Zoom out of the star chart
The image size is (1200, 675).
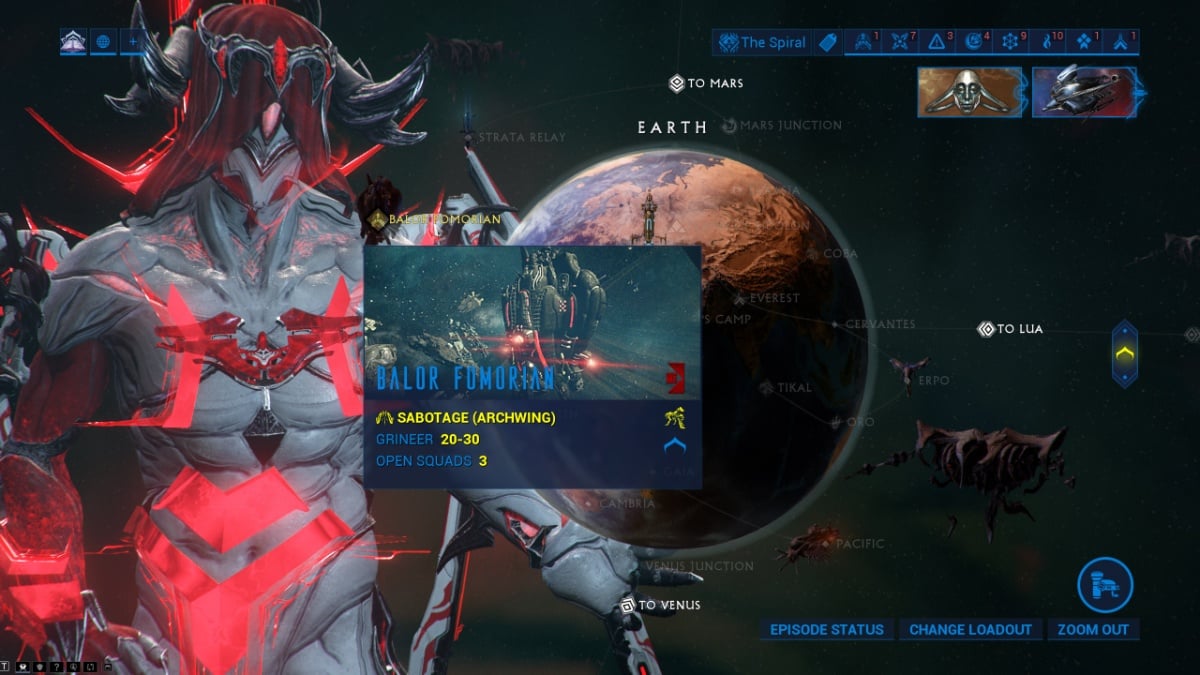[x=1093, y=630]
